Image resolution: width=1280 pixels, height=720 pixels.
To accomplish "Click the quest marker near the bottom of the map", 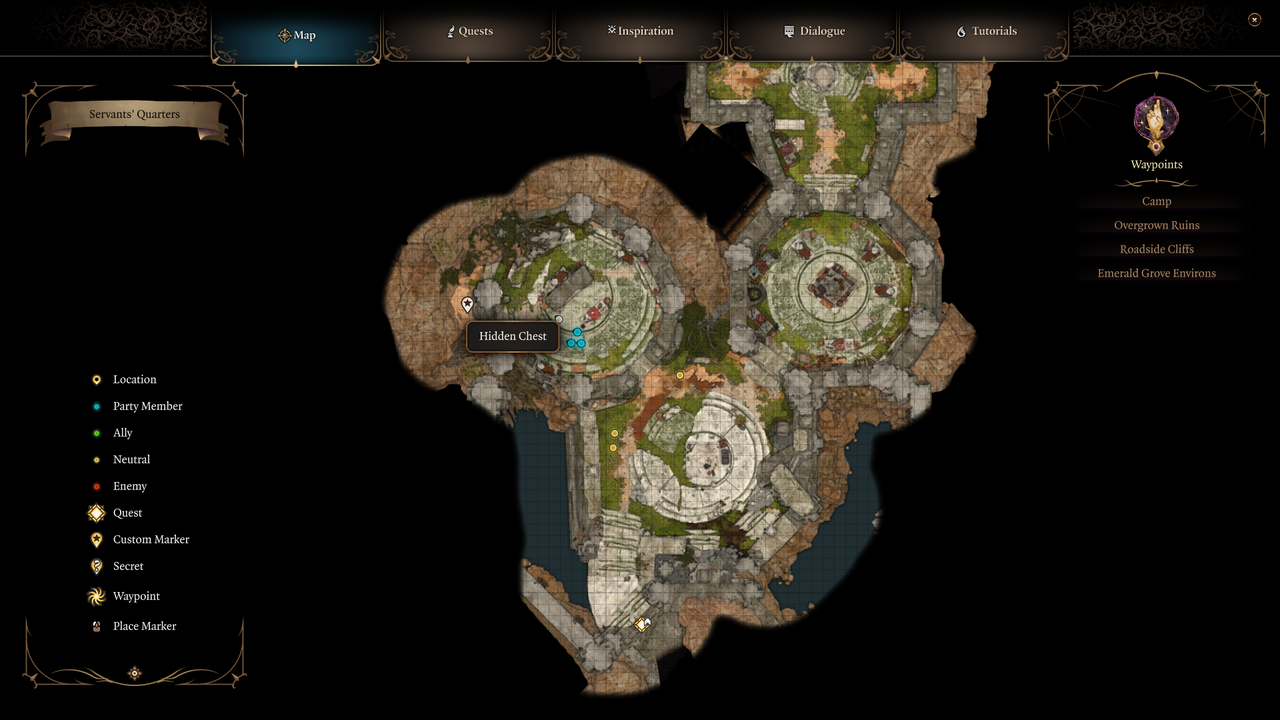I will pos(643,624).
